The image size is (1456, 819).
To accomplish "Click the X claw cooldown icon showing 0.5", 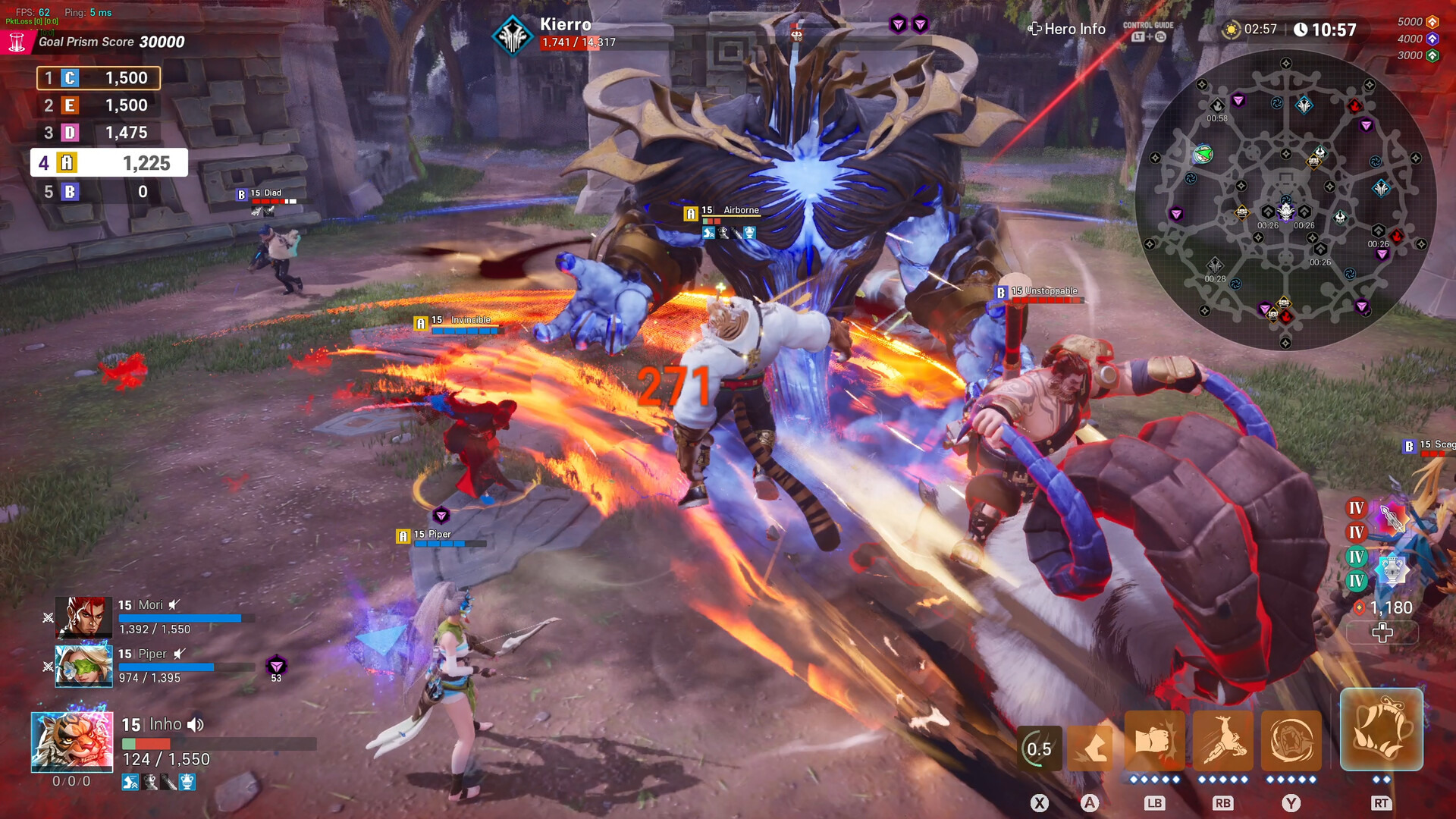I will click(x=1039, y=748).
